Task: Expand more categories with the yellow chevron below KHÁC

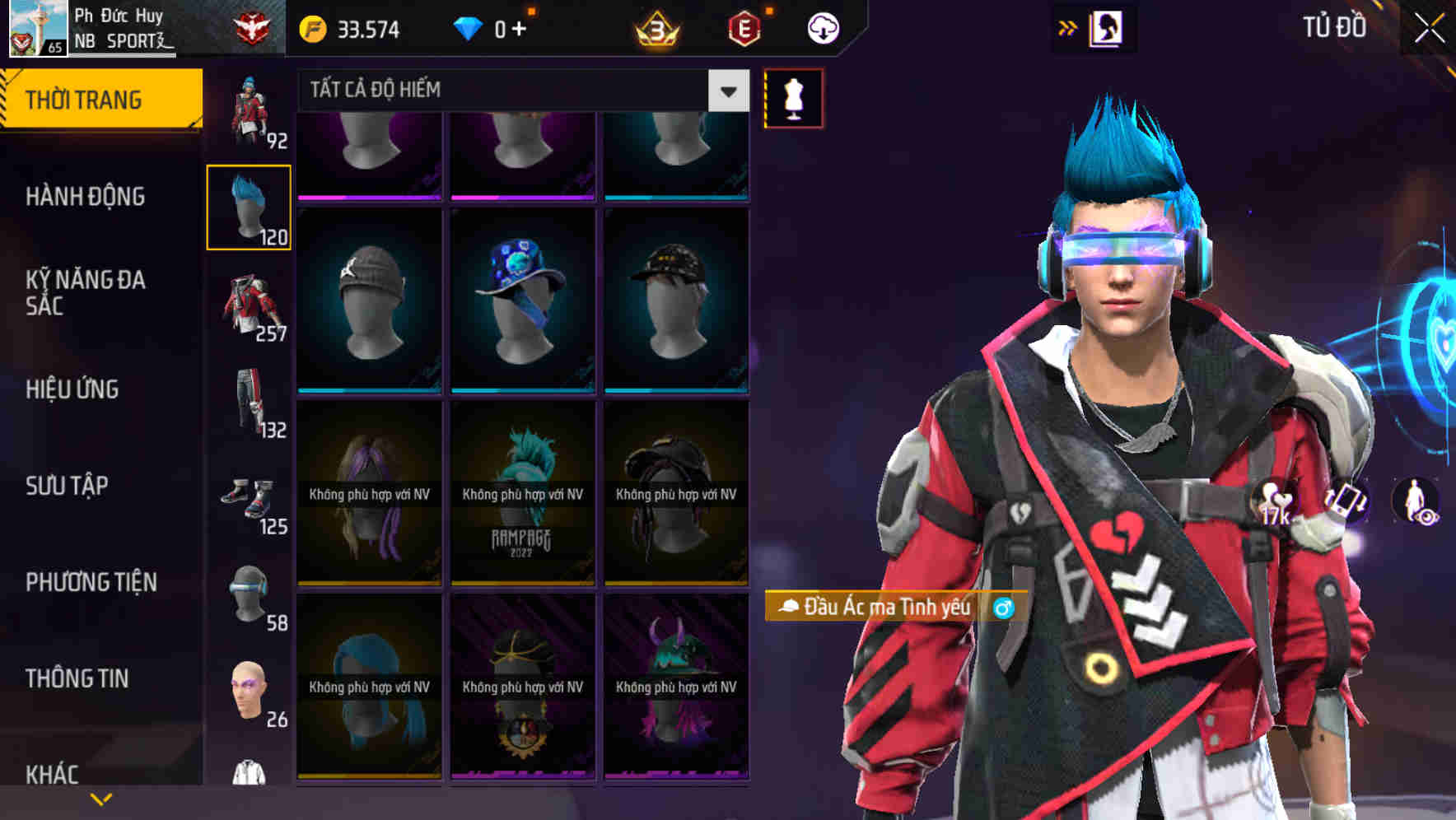Action: pyautogui.click(x=101, y=797)
